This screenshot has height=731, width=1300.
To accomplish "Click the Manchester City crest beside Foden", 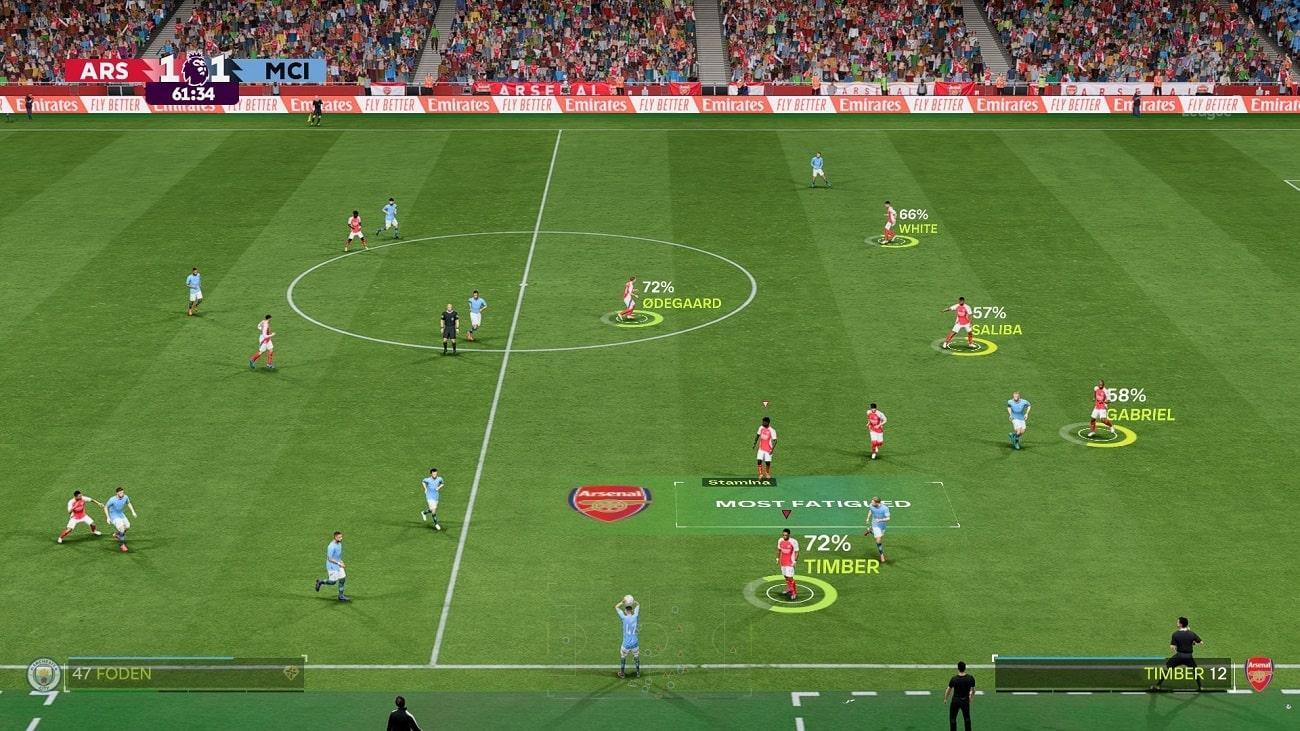I will pyautogui.click(x=43, y=674).
